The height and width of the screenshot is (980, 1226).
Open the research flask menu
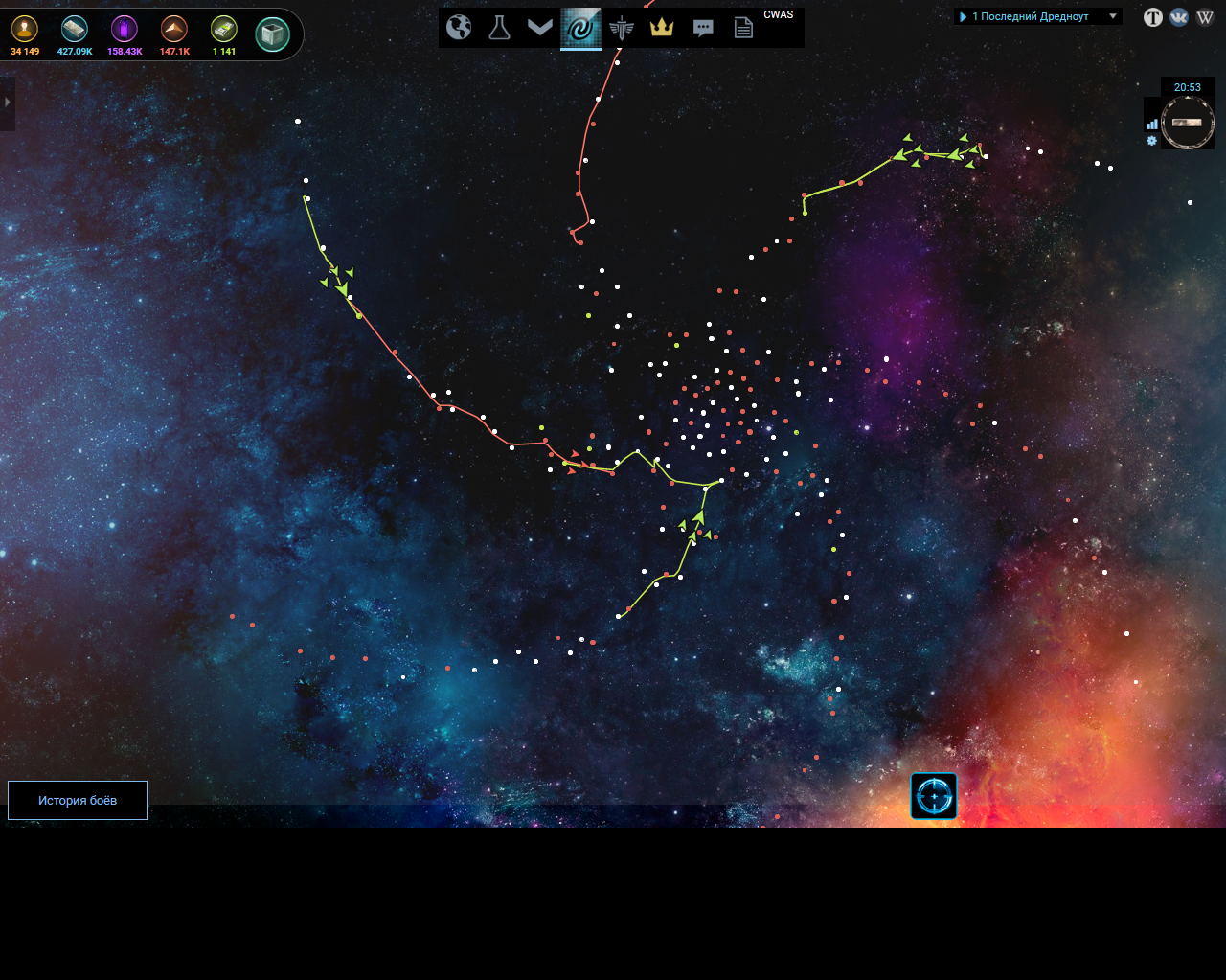tap(499, 27)
